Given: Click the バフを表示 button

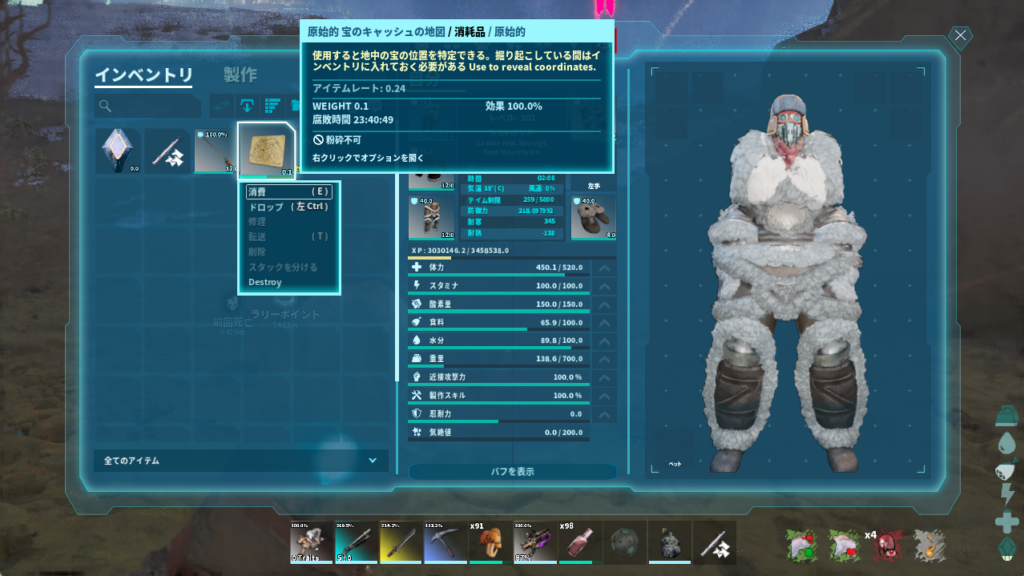Looking at the screenshot, I should [x=512, y=471].
